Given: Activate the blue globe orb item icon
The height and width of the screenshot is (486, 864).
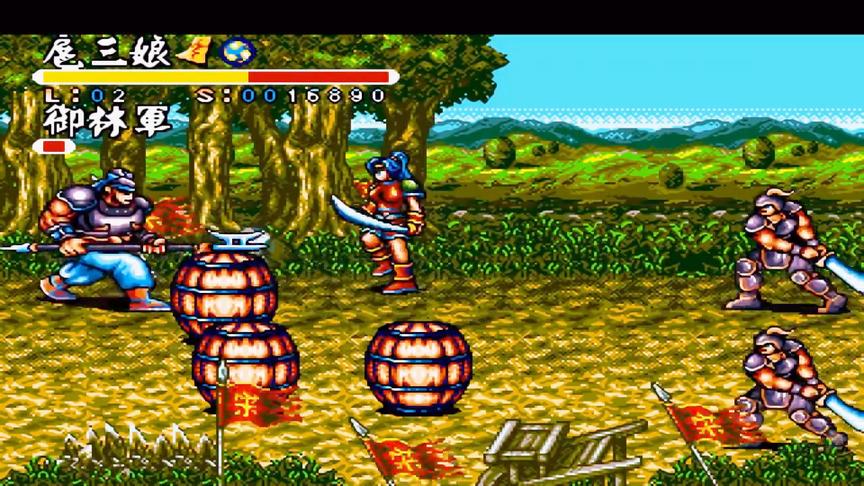Looking at the screenshot, I should tap(239, 51).
